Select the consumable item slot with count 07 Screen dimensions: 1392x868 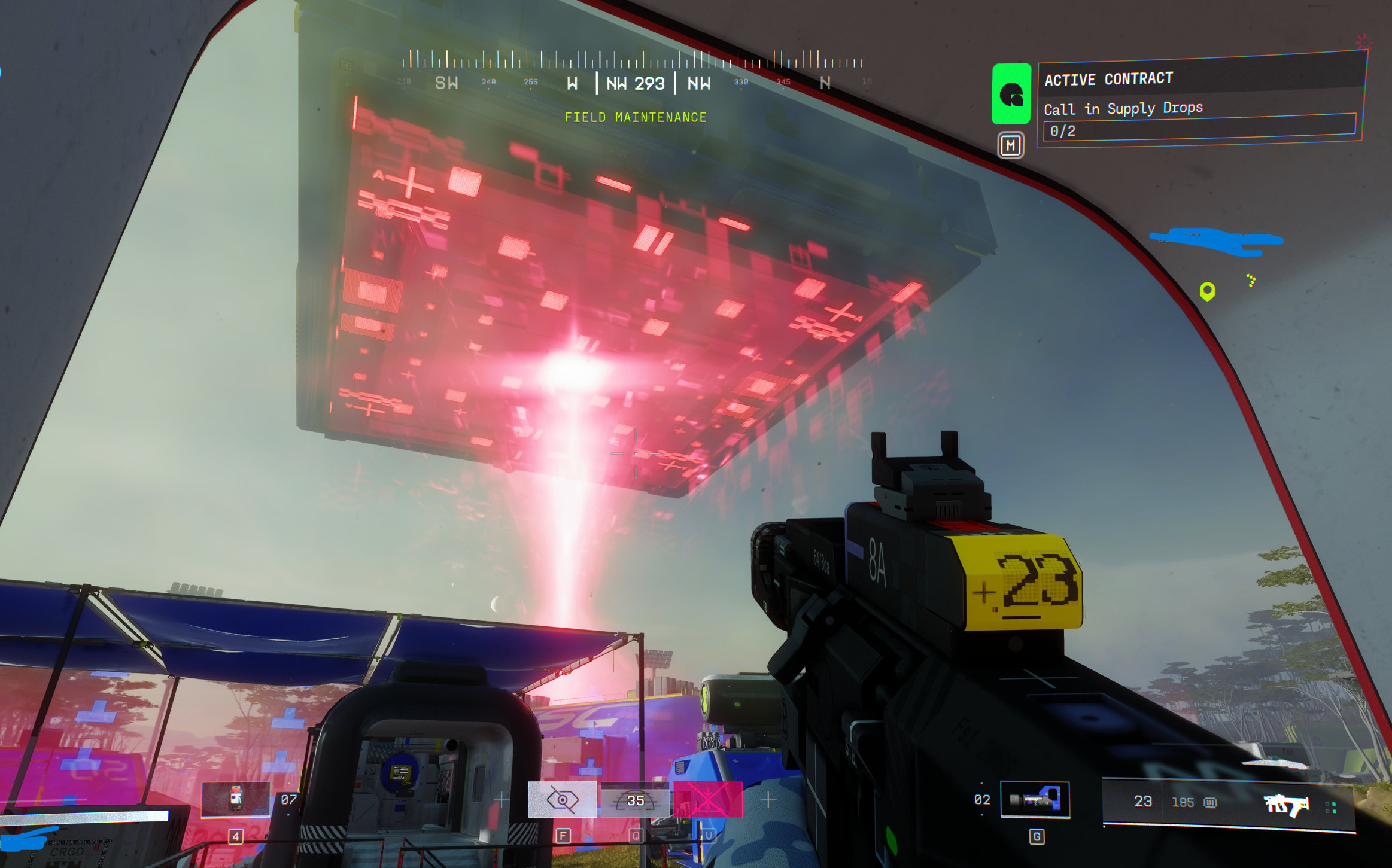[x=236, y=799]
